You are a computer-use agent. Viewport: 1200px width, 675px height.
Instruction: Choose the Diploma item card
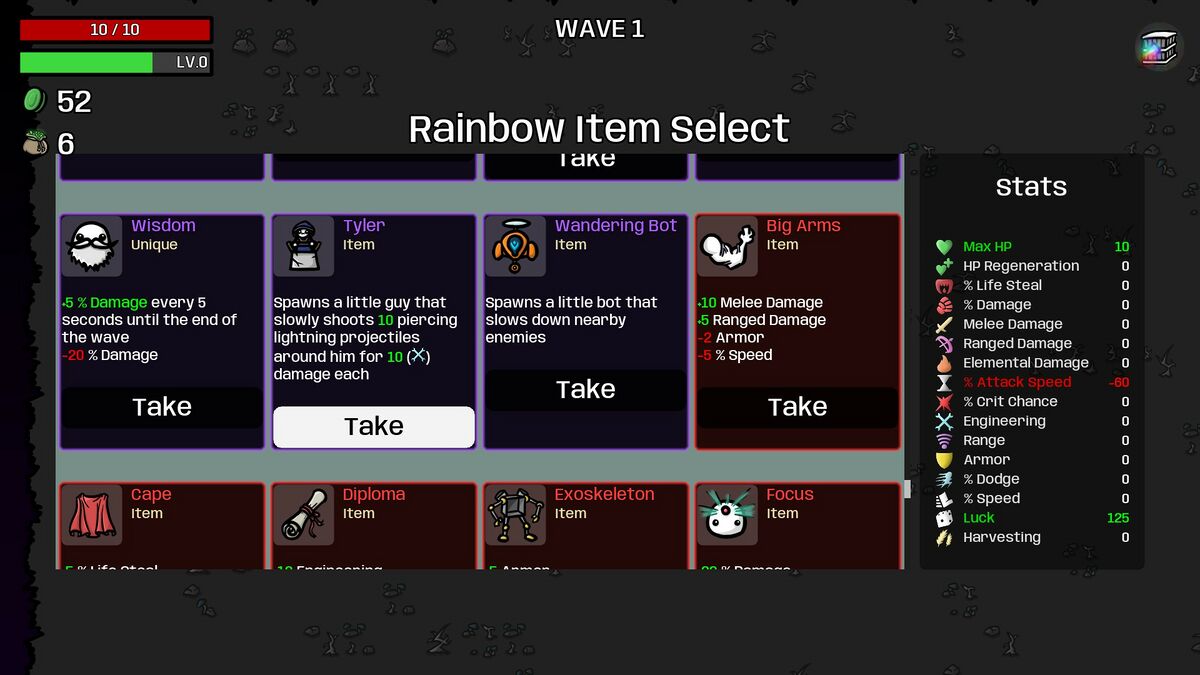click(373, 526)
